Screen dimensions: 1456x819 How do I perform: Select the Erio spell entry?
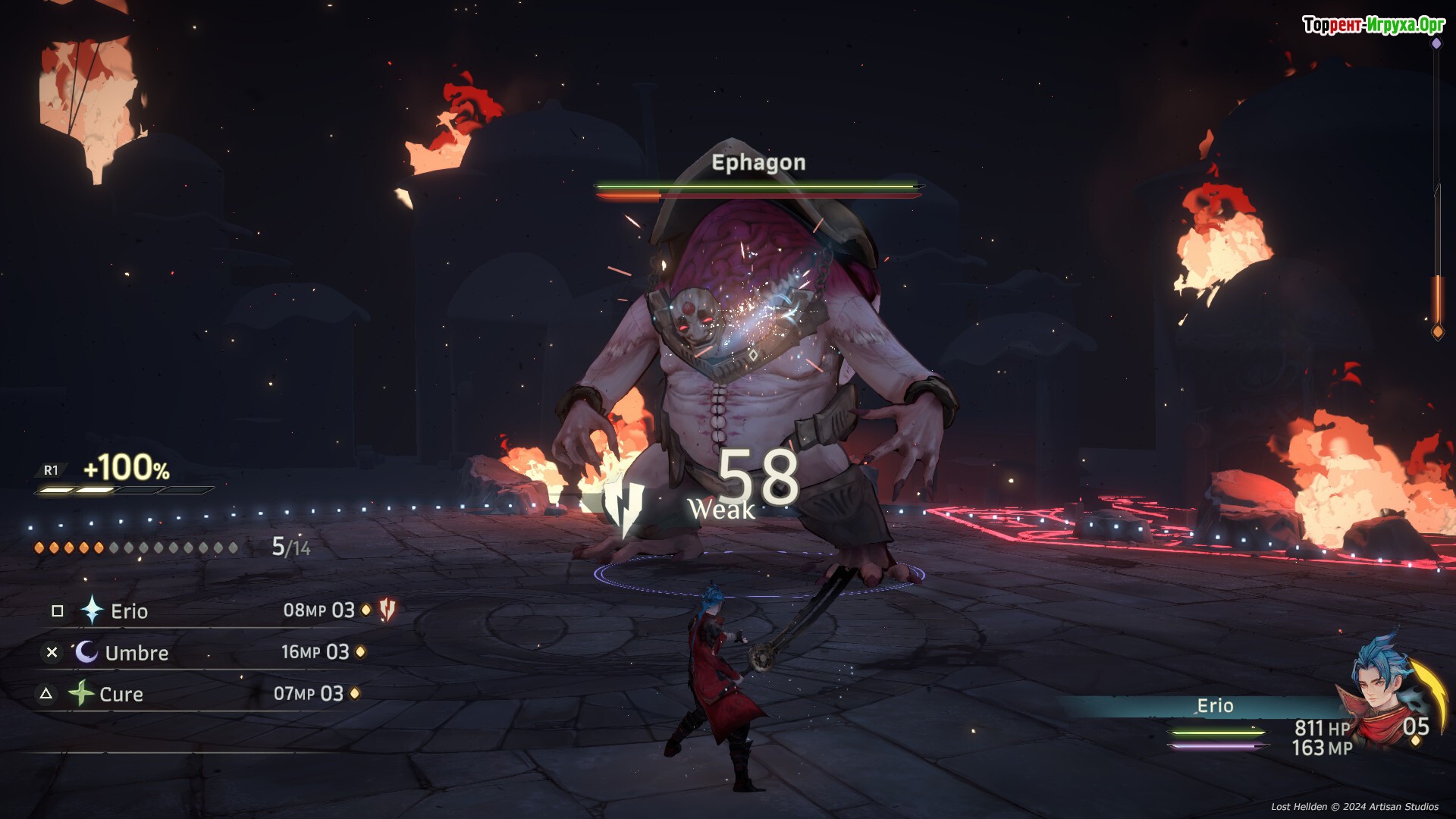point(129,611)
